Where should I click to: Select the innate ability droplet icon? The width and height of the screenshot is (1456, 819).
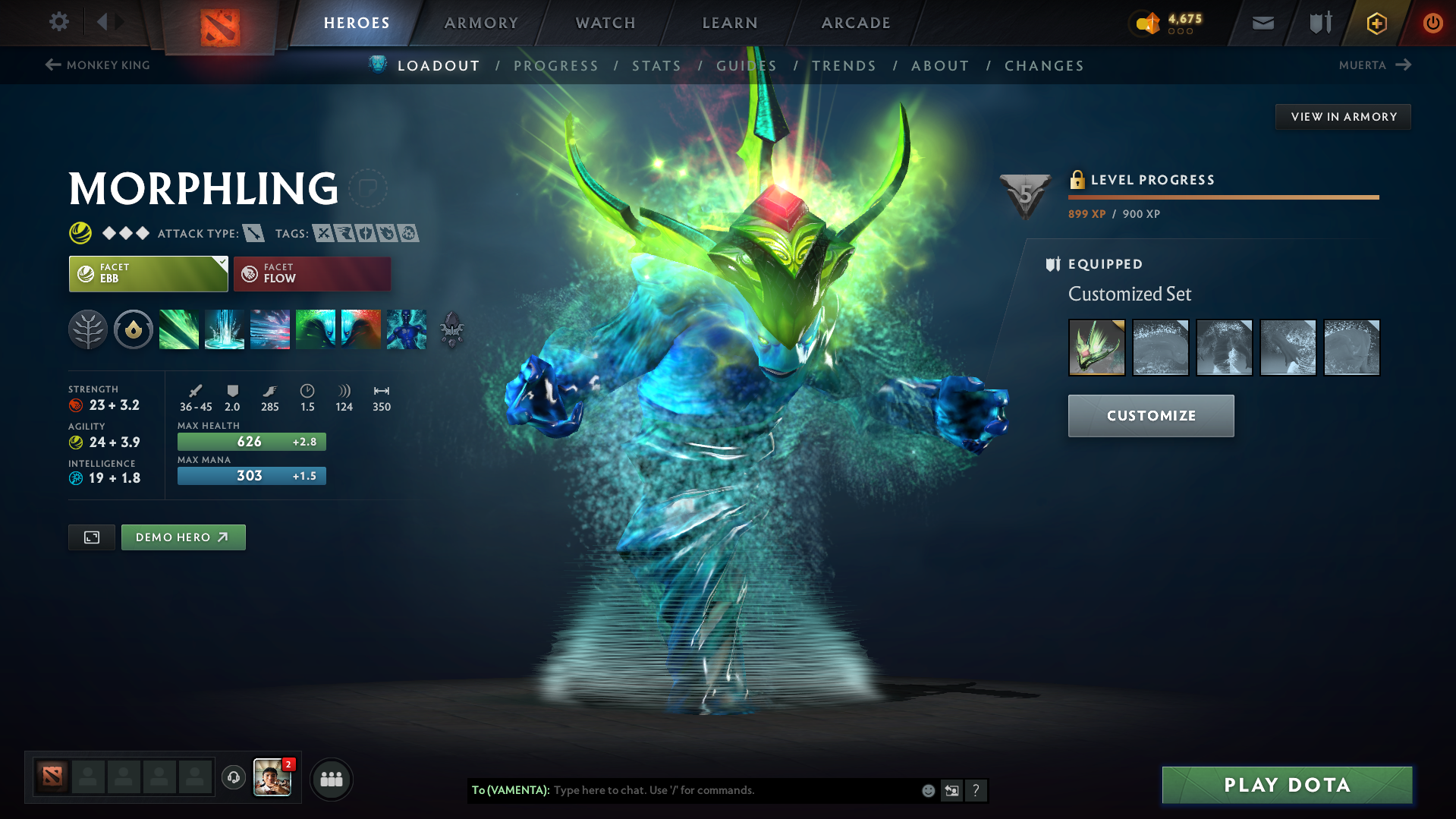coord(134,329)
